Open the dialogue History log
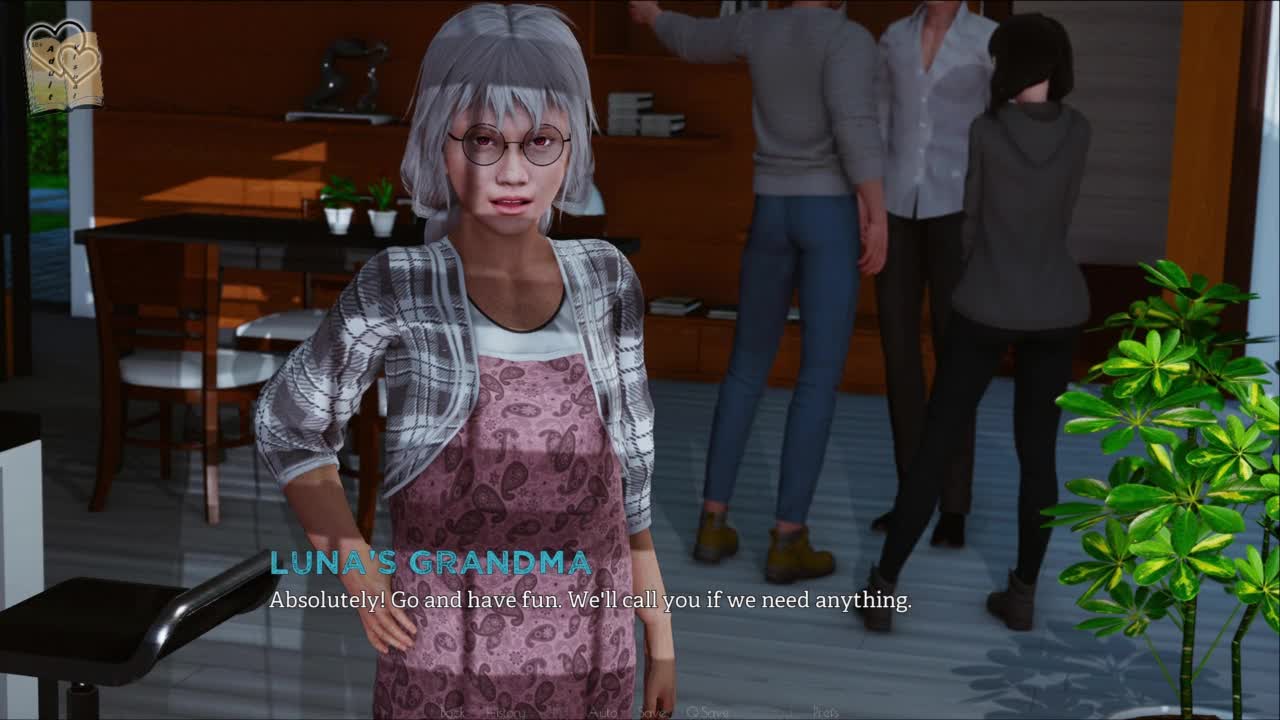The height and width of the screenshot is (720, 1280). (505, 712)
